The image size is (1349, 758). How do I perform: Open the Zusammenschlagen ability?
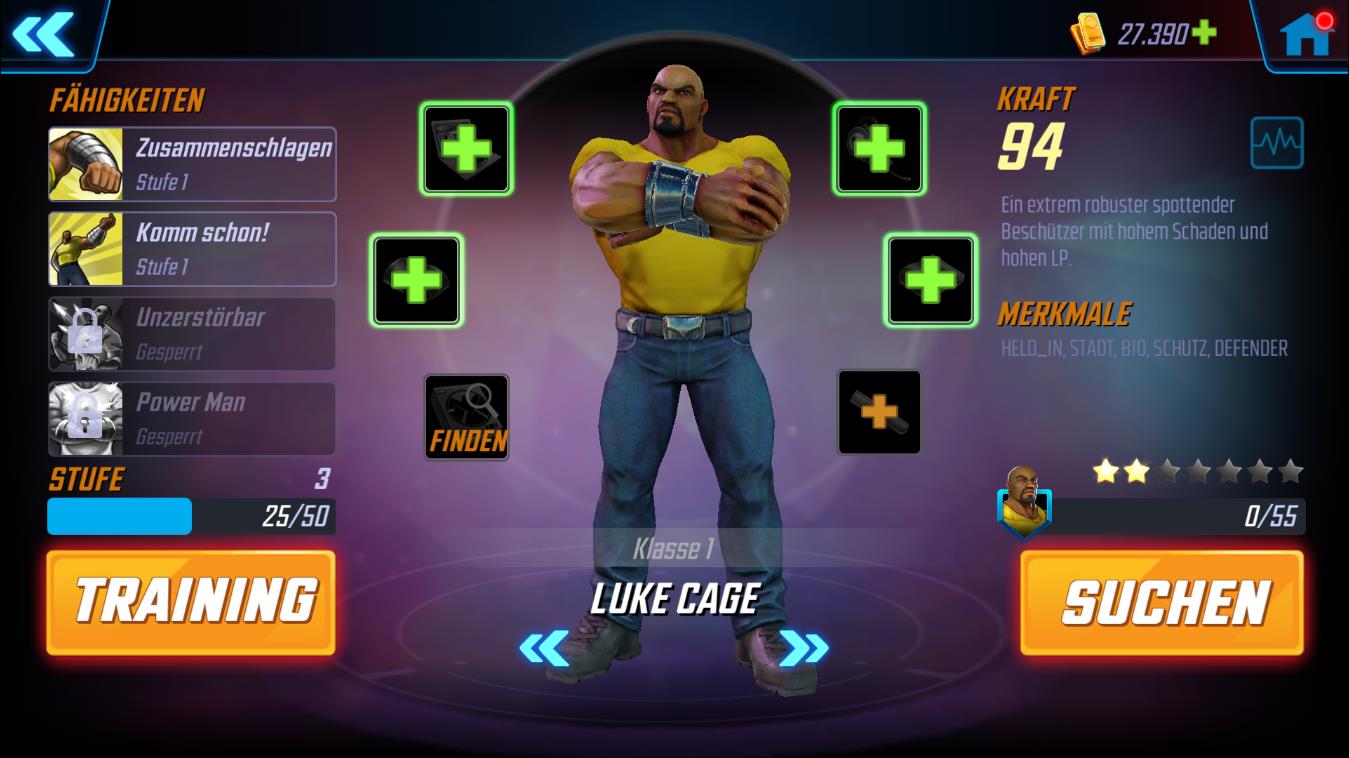192,162
